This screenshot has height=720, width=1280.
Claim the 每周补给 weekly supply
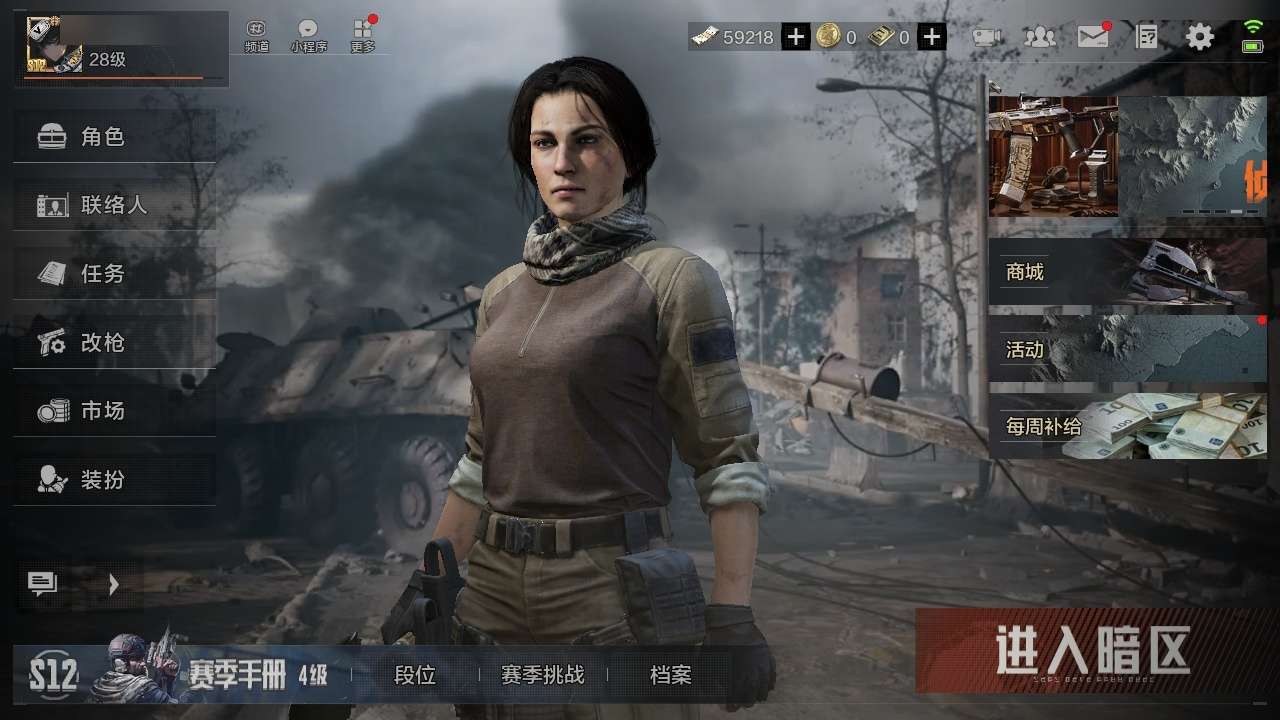coord(1127,426)
